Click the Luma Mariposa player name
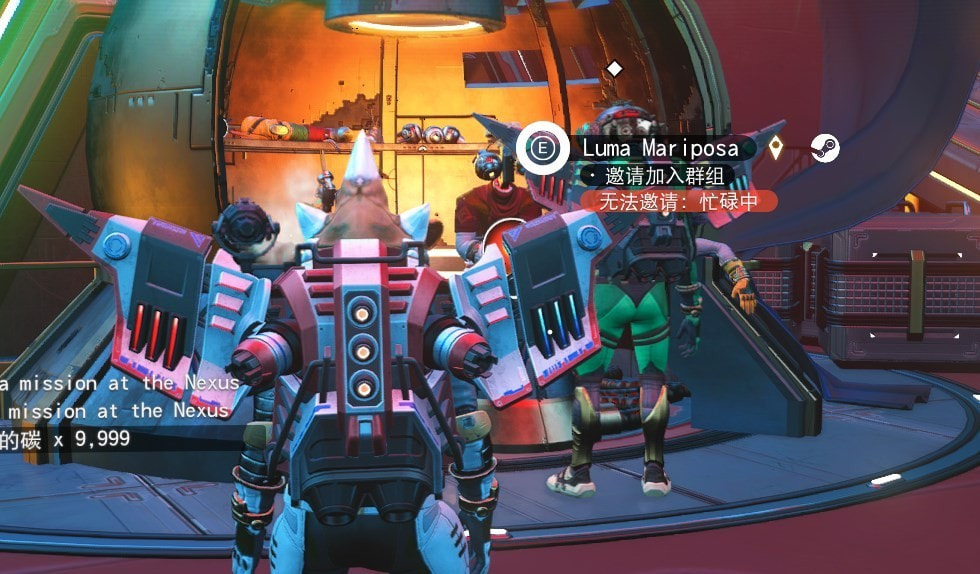 660,149
